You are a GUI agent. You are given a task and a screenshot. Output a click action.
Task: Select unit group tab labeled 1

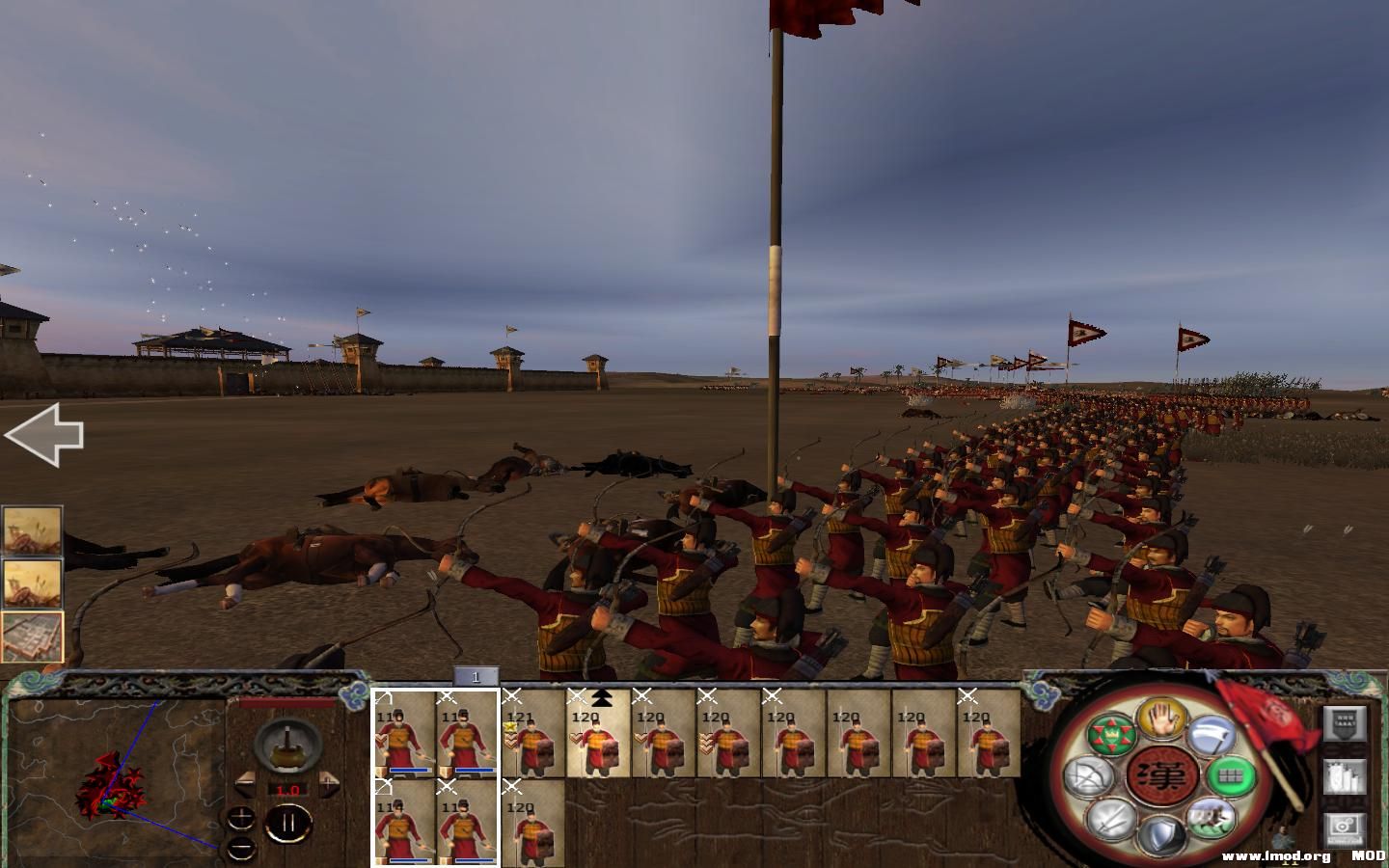(477, 678)
